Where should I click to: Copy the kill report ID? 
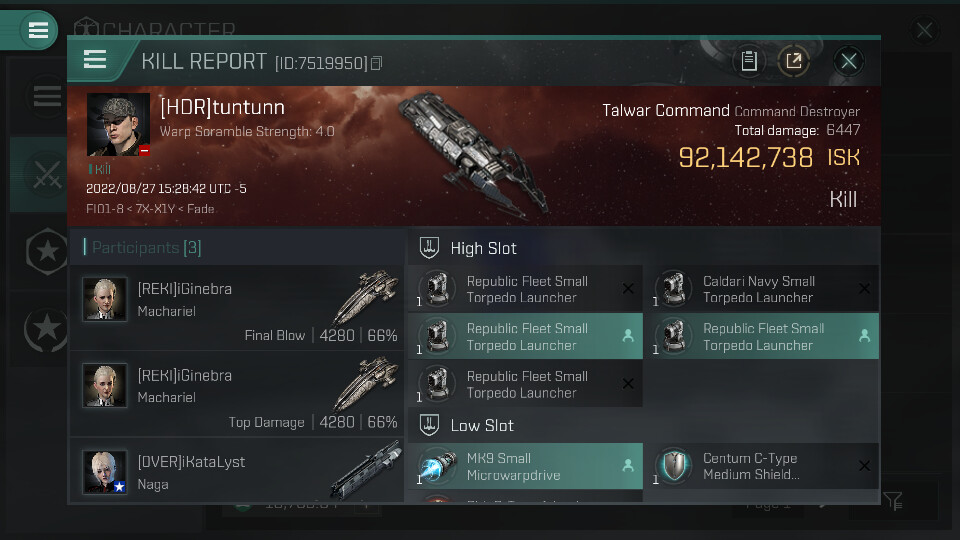point(376,64)
